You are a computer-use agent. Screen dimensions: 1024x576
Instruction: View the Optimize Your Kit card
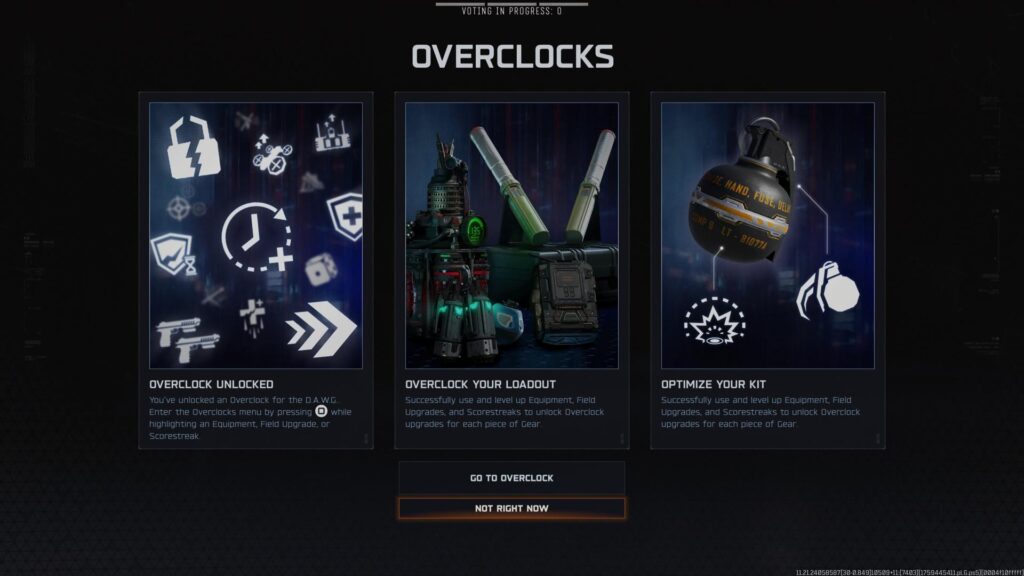click(x=767, y=270)
